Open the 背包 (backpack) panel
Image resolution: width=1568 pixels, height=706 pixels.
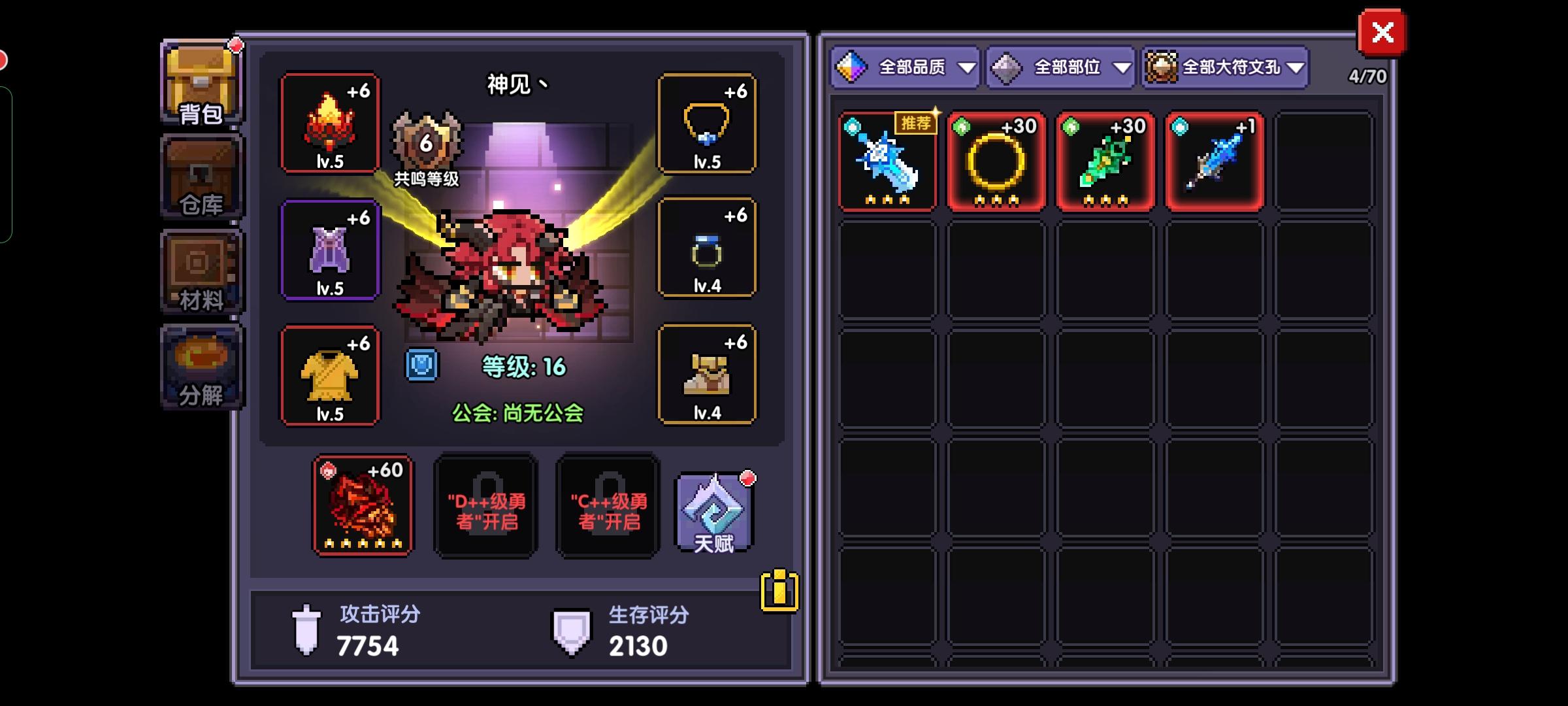pyautogui.click(x=199, y=82)
